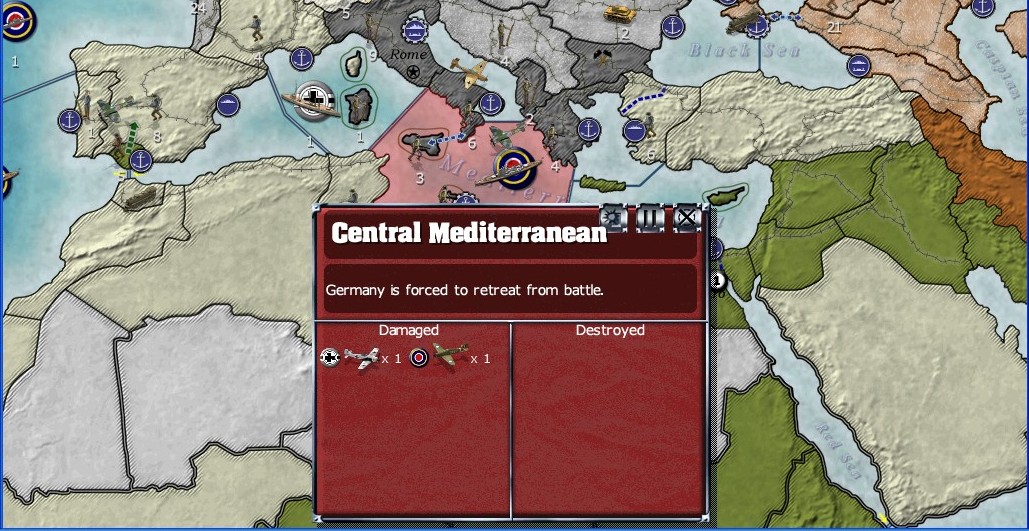Viewport: 1029px width, 531px height.
Task: Select the British roundel token in the Mediterranean
Action: pyautogui.click(x=513, y=166)
